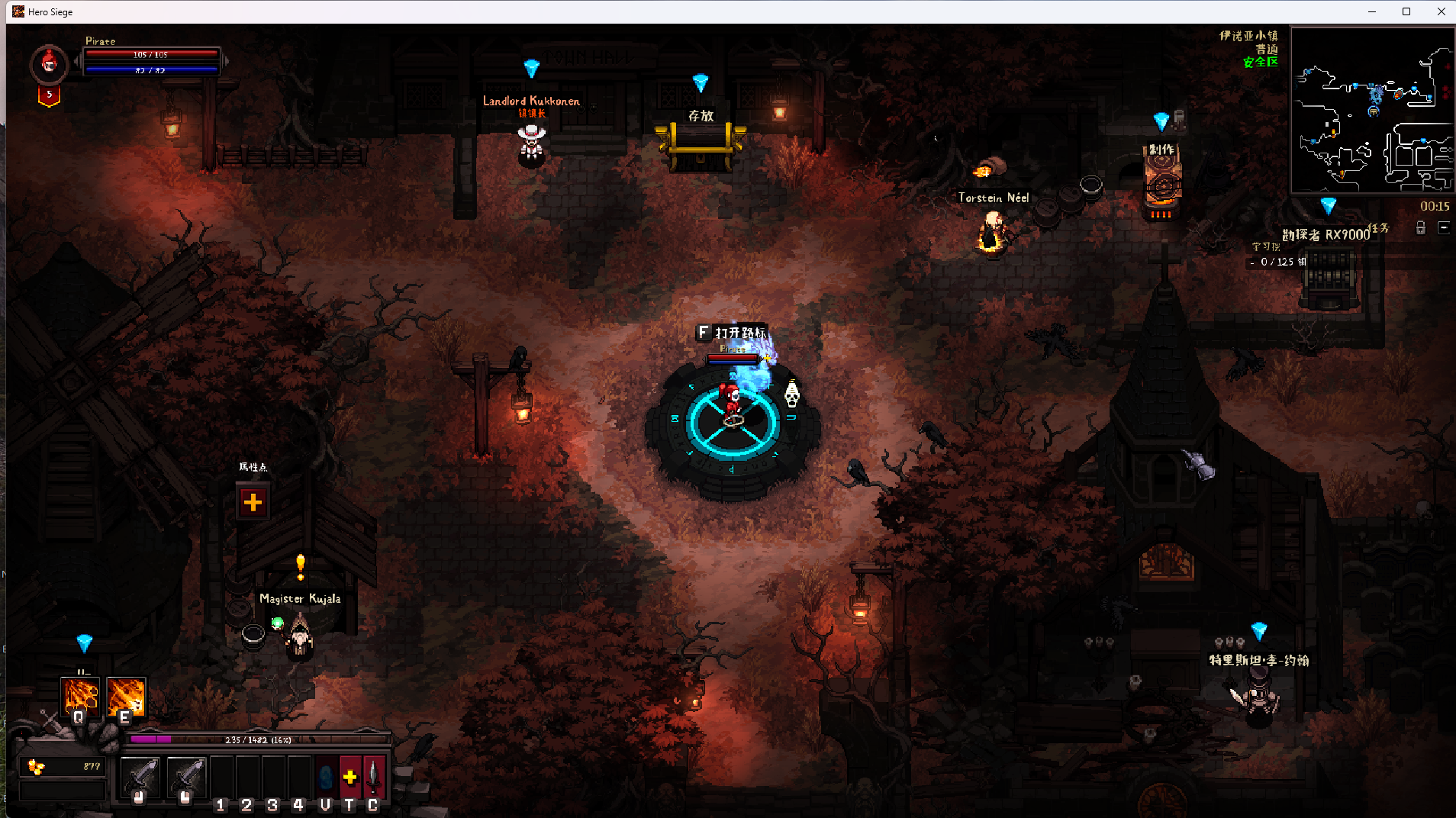Maximize the Hero Siege window
This screenshot has width=1456, height=818.
coord(1406,11)
